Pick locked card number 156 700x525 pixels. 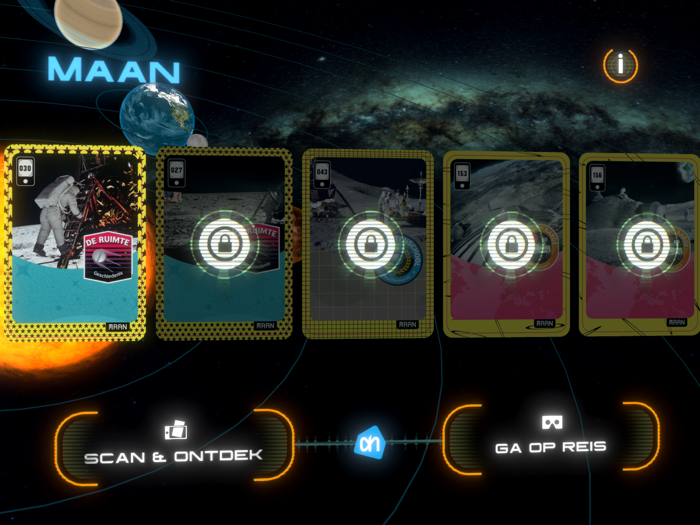coord(640,244)
